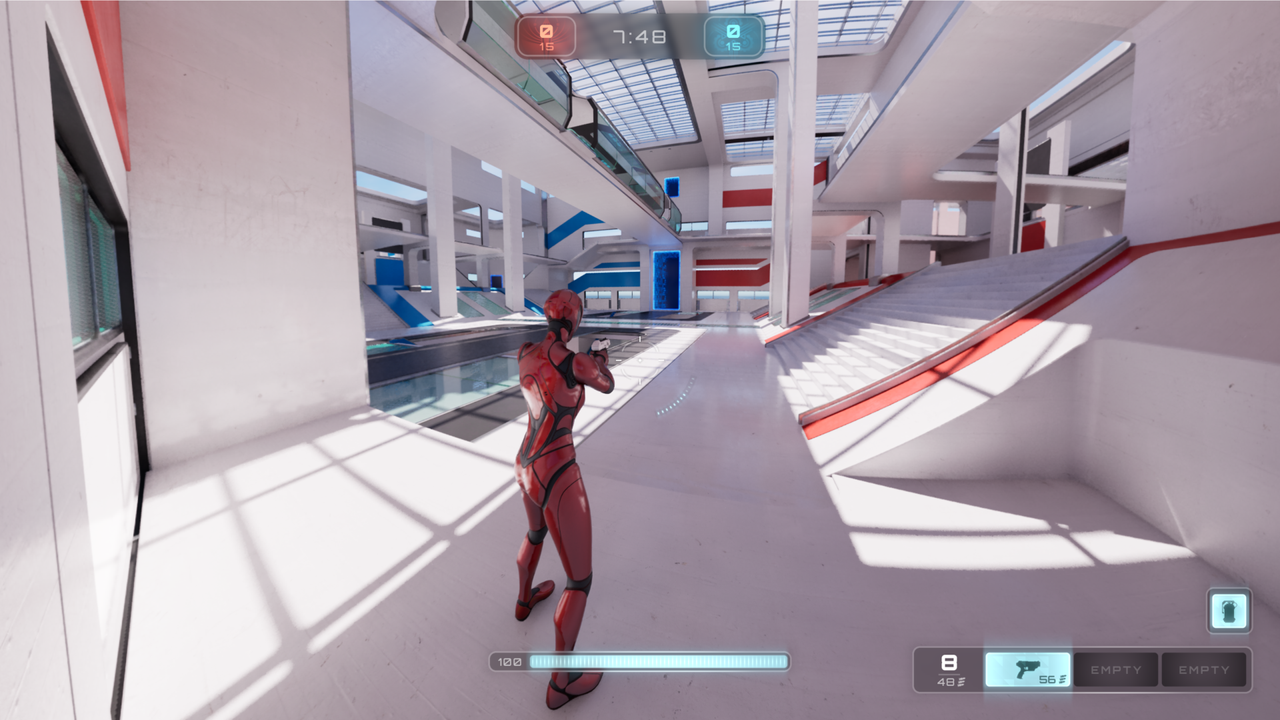Click the magazine counter showing 8

pyautogui.click(x=948, y=662)
